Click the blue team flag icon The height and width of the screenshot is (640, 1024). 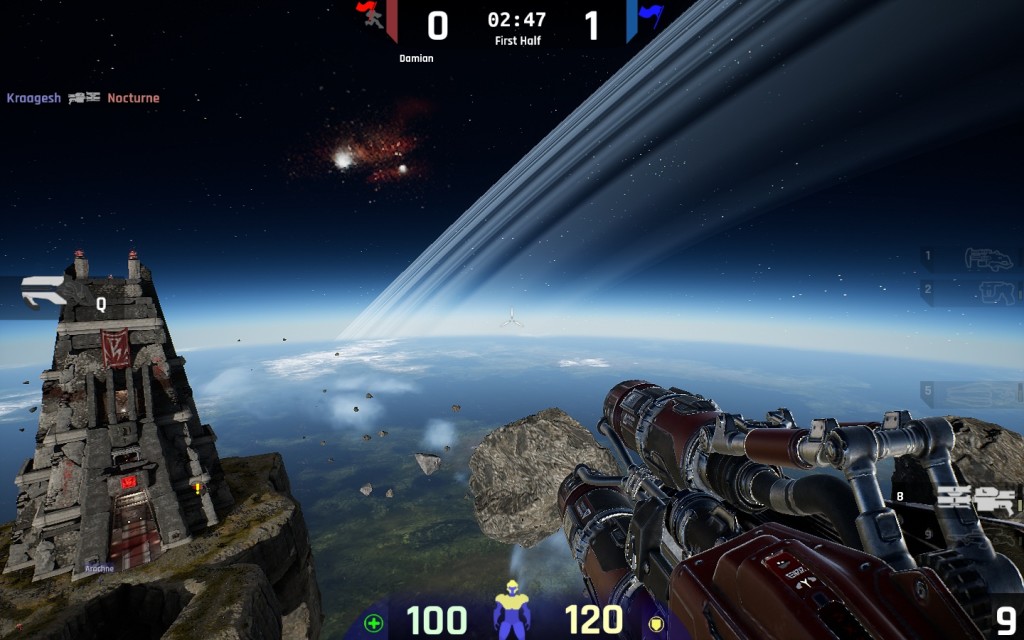click(x=650, y=15)
